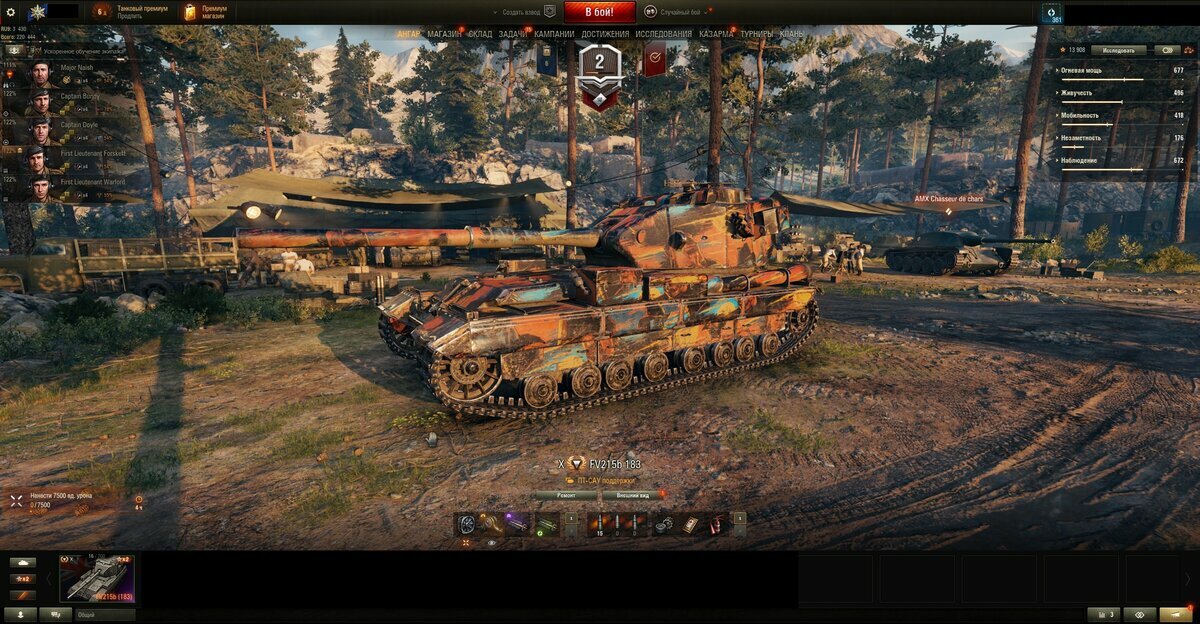Switch to the СКЛАД tab

[480, 34]
